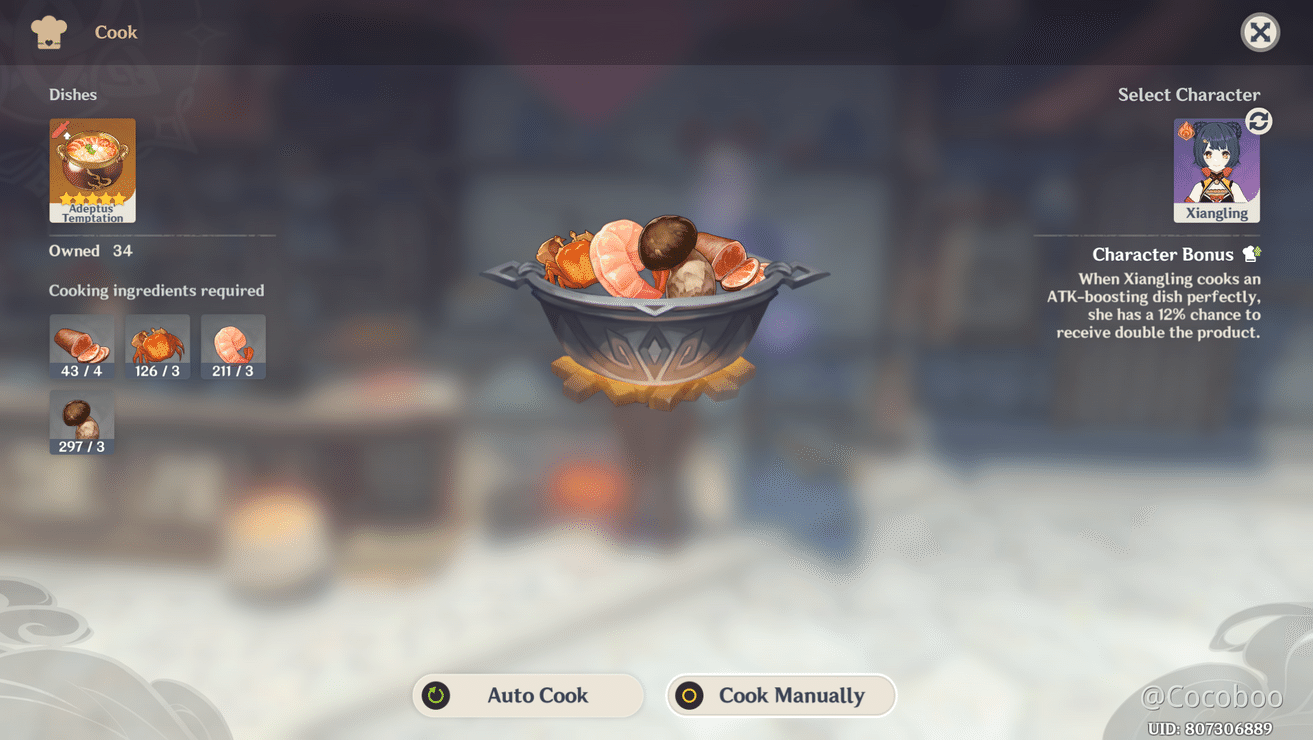The image size is (1313, 740).
Task: Click the Owned 34 counter text
Action: [90, 251]
